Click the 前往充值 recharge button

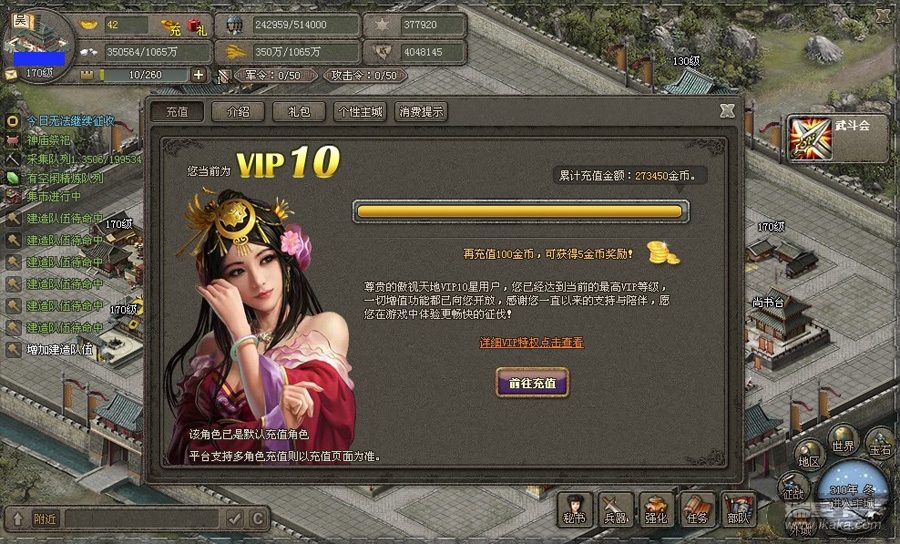[532, 382]
